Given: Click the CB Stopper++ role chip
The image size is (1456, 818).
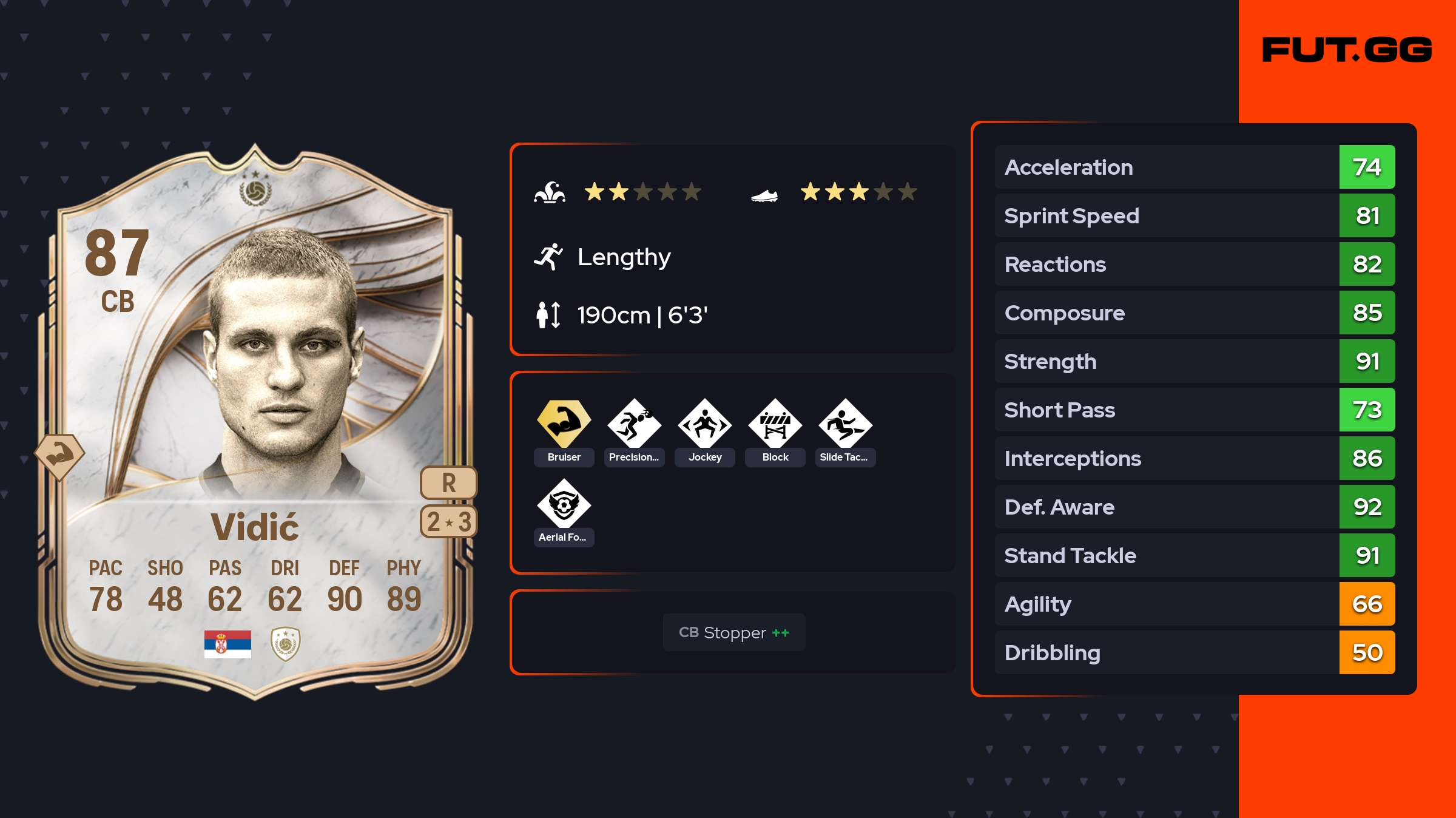Looking at the screenshot, I should [x=733, y=632].
